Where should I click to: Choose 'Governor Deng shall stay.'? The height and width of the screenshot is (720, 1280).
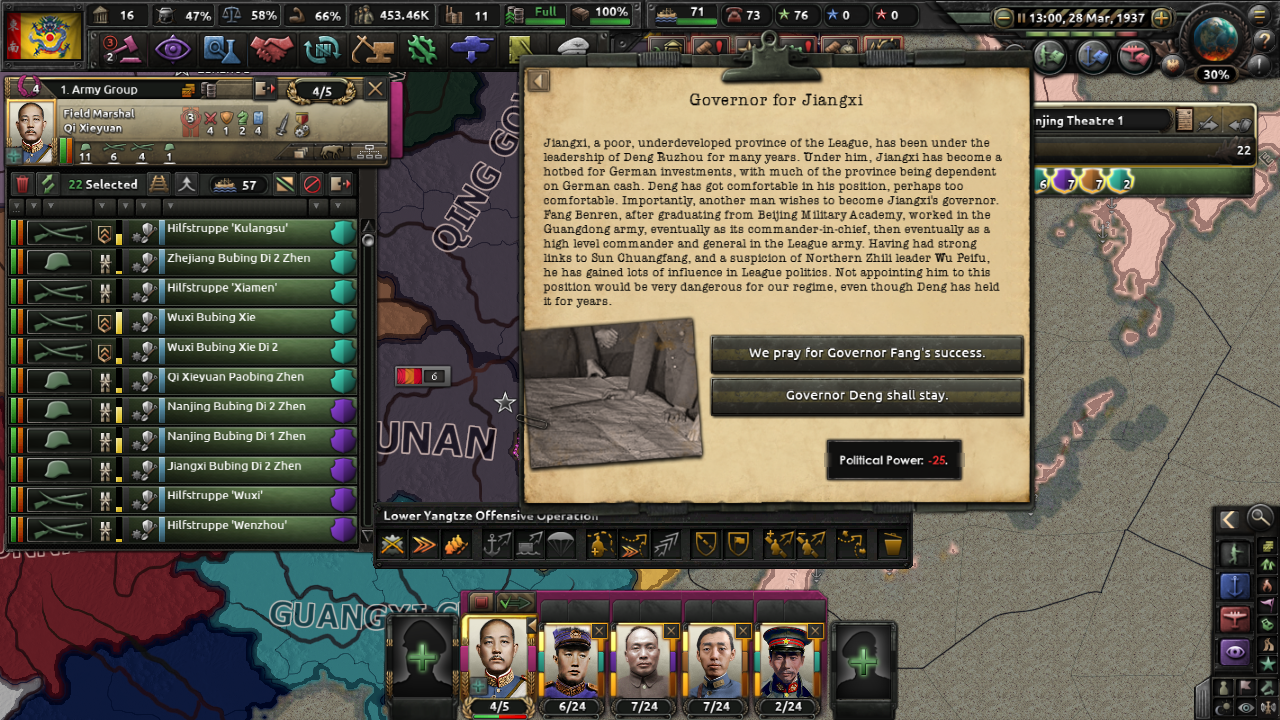pos(867,397)
